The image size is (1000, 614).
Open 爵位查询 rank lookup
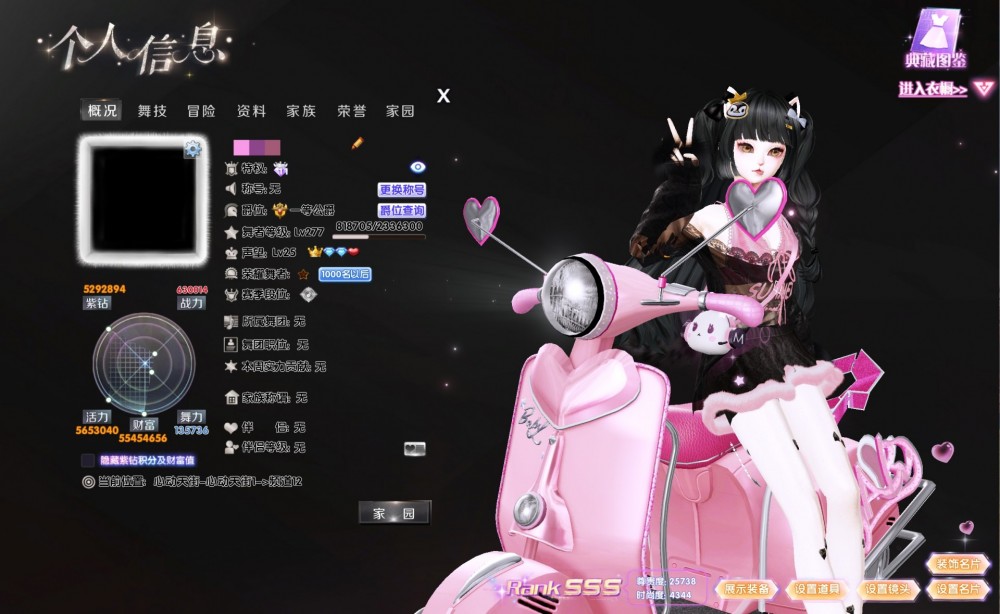click(x=402, y=211)
